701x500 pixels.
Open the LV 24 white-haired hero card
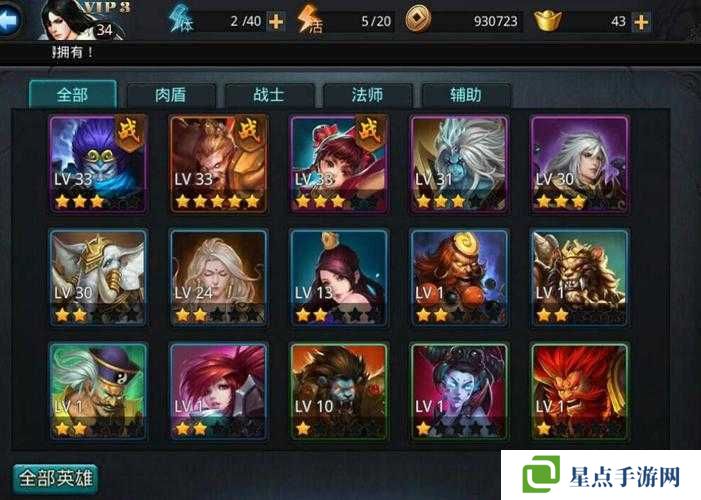[x=218, y=277]
